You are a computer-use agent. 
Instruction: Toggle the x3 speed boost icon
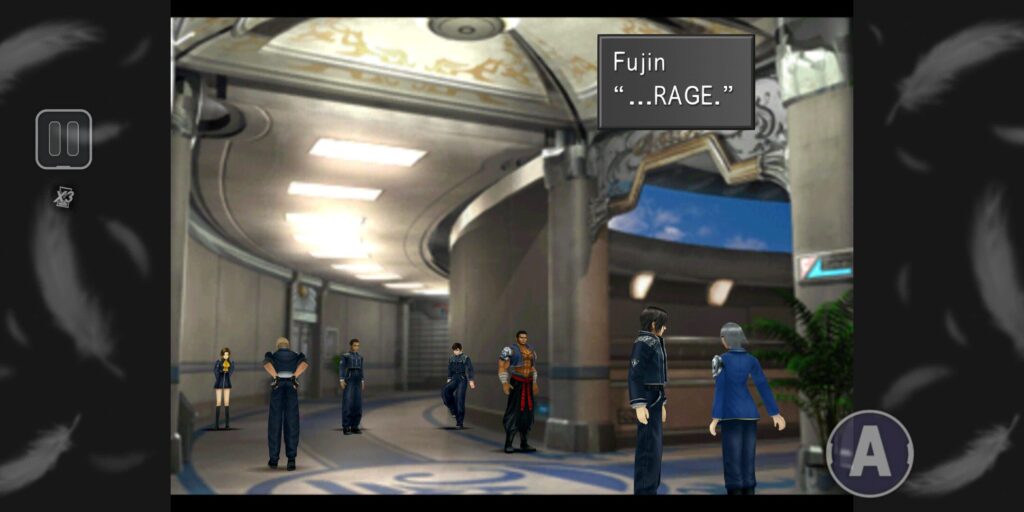[64, 197]
